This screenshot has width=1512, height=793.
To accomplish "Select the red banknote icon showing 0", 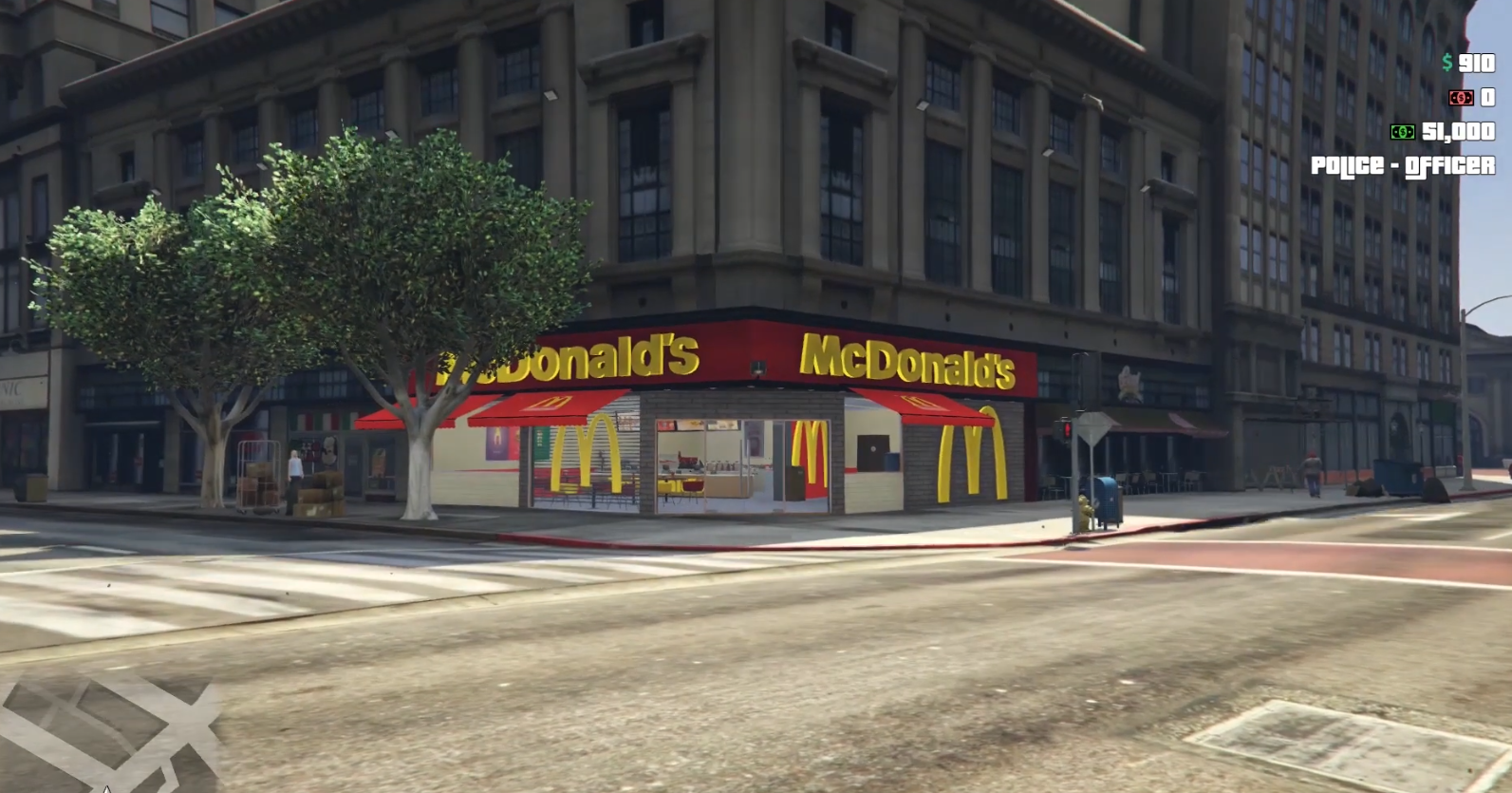I will point(1462,97).
